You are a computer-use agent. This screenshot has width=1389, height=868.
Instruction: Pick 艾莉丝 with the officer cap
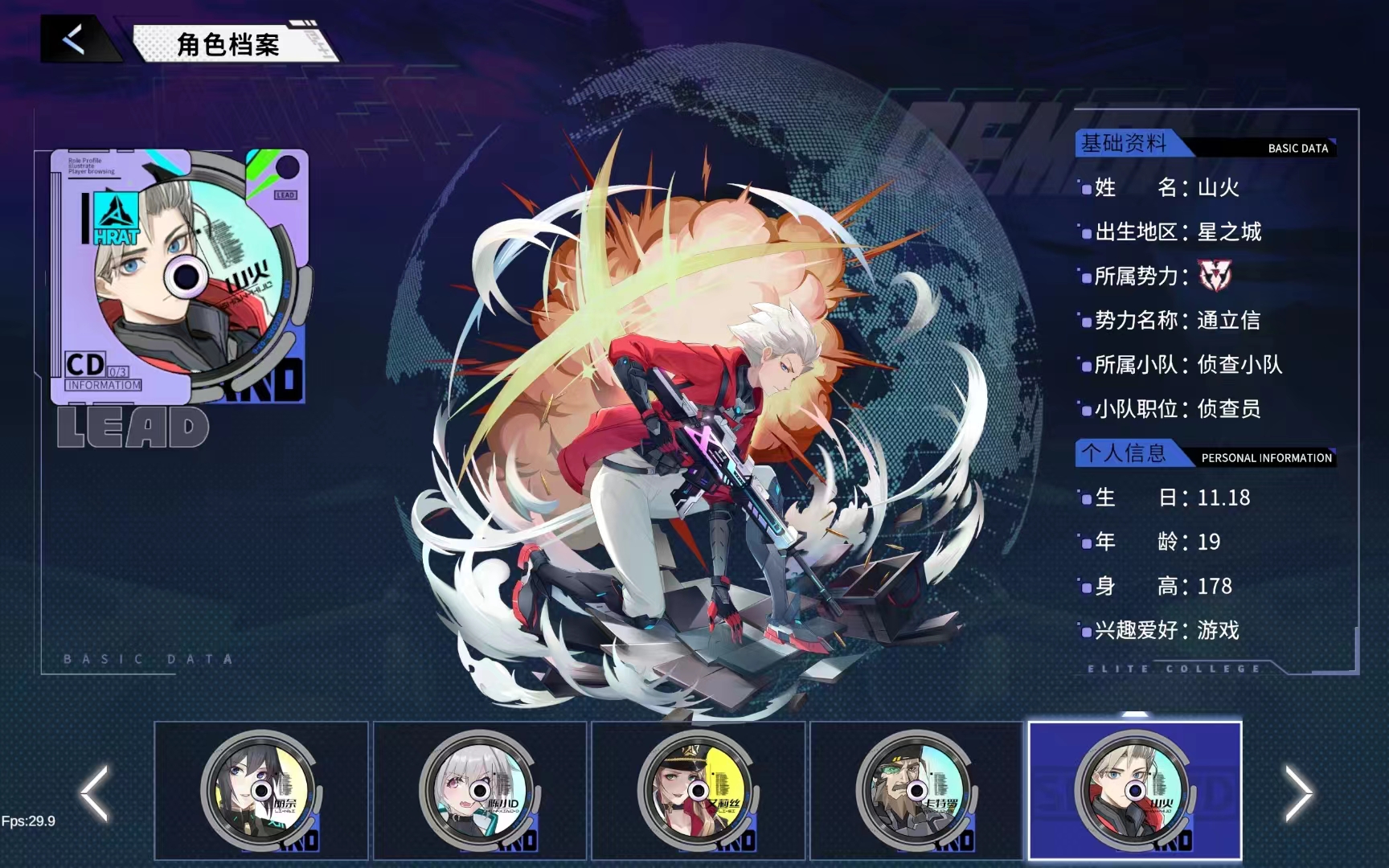(x=698, y=791)
